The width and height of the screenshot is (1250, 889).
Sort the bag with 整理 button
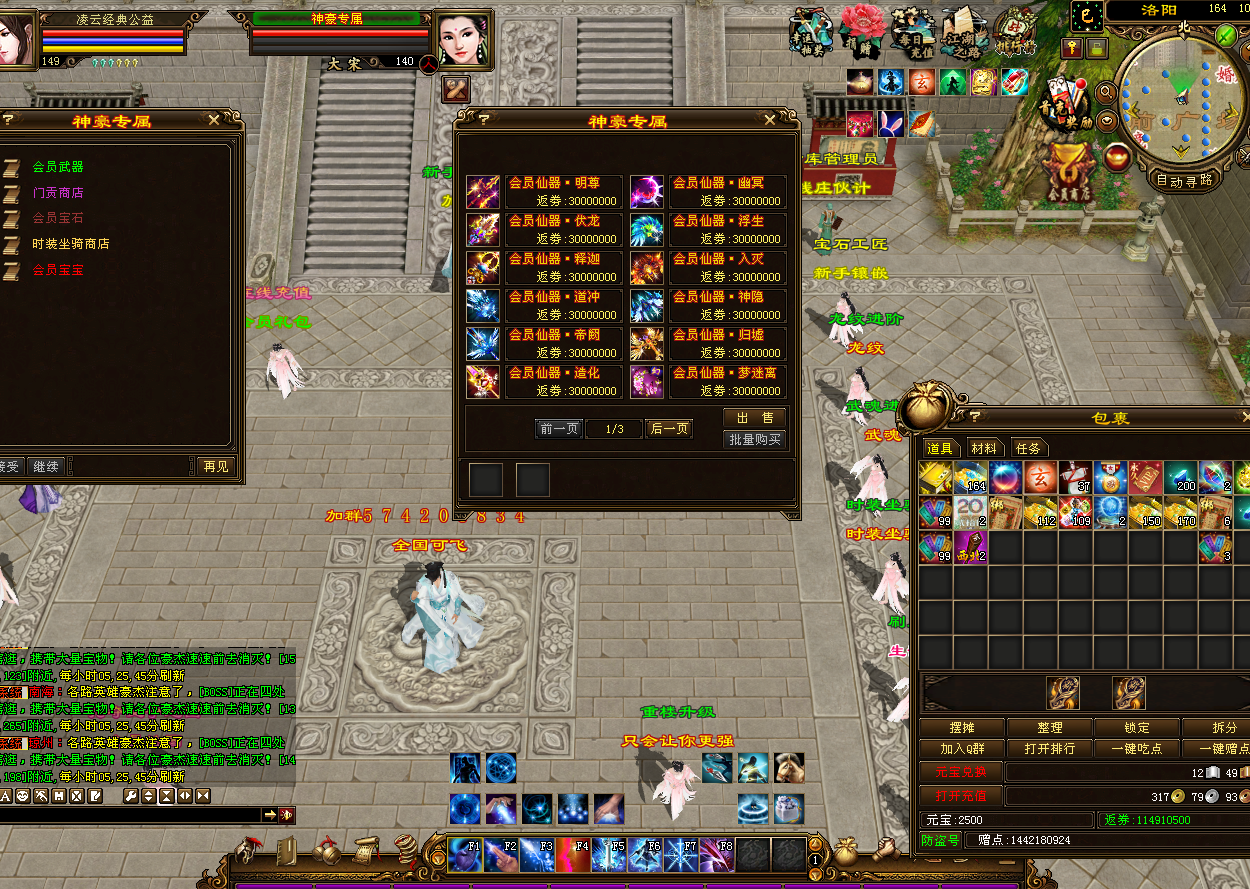point(1050,728)
